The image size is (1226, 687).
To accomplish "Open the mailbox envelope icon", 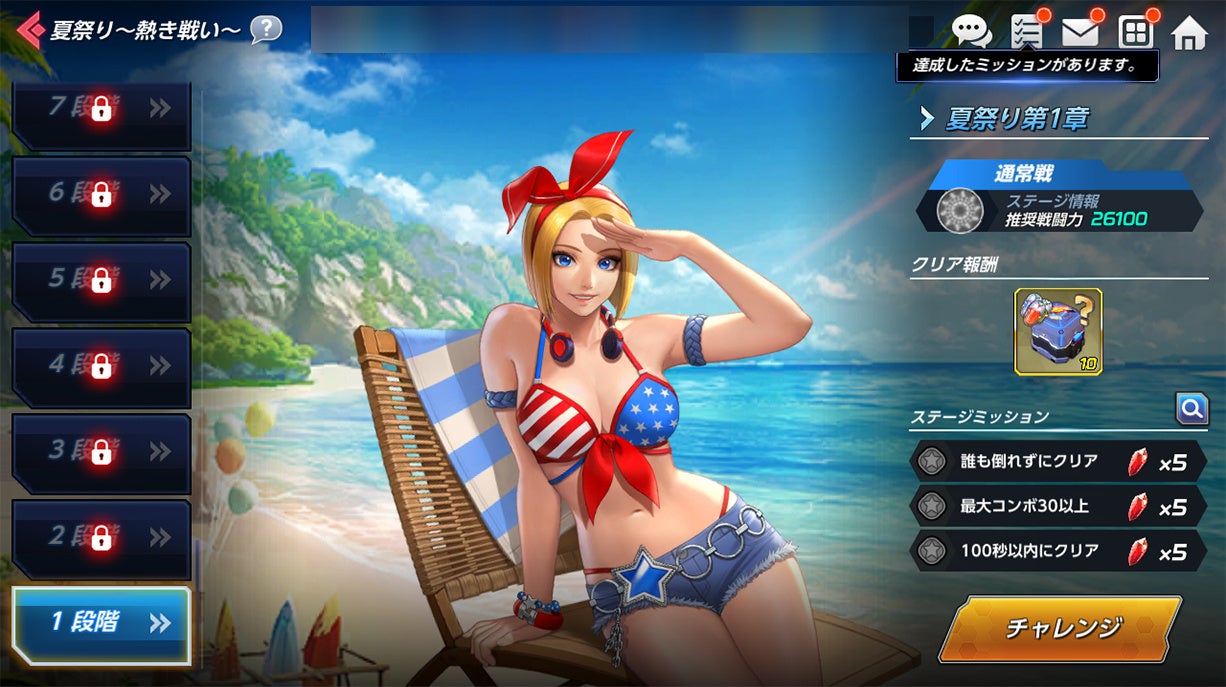I will click(x=1080, y=32).
